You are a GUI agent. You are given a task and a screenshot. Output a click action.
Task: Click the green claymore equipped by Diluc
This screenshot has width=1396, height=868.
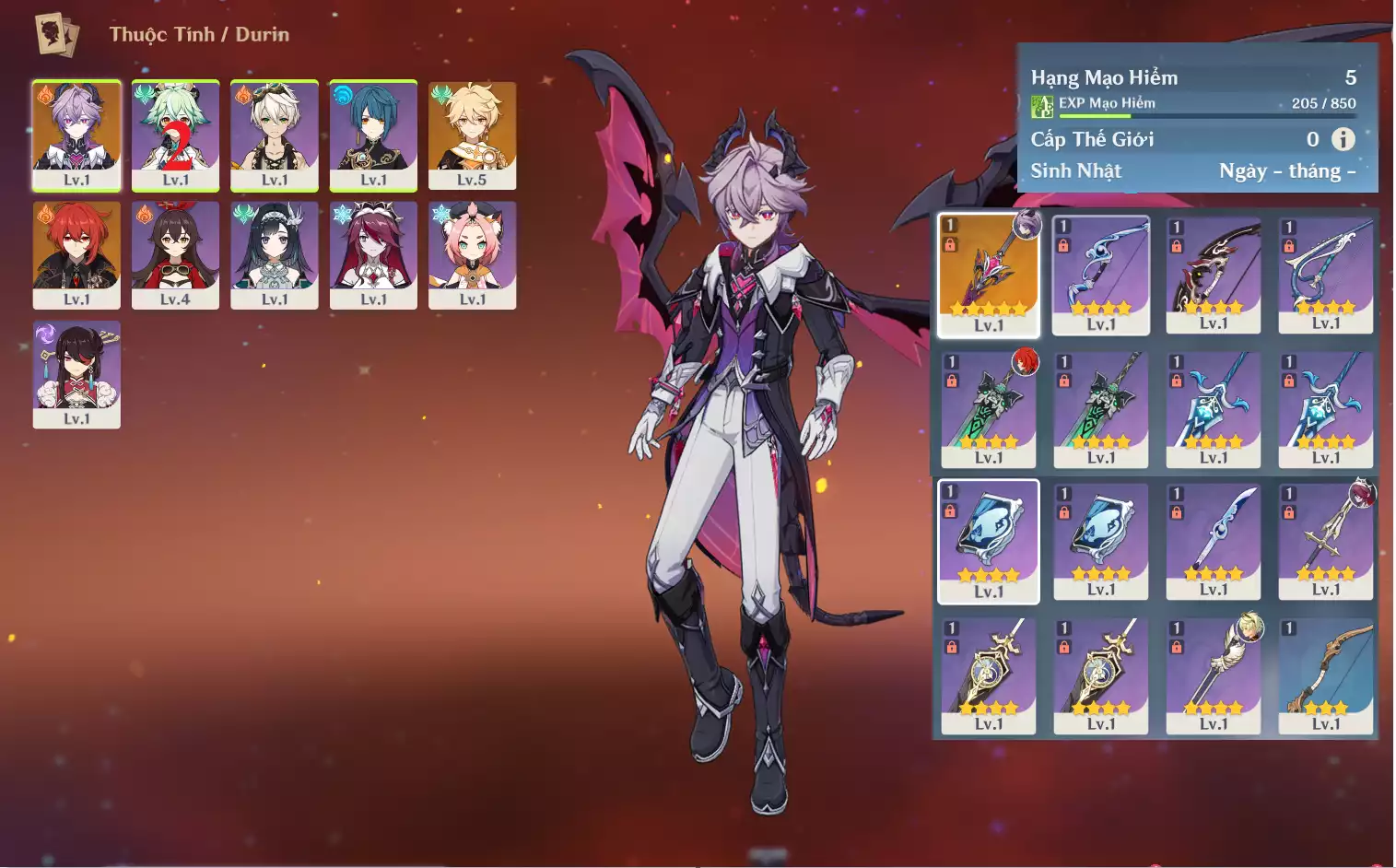(989, 408)
